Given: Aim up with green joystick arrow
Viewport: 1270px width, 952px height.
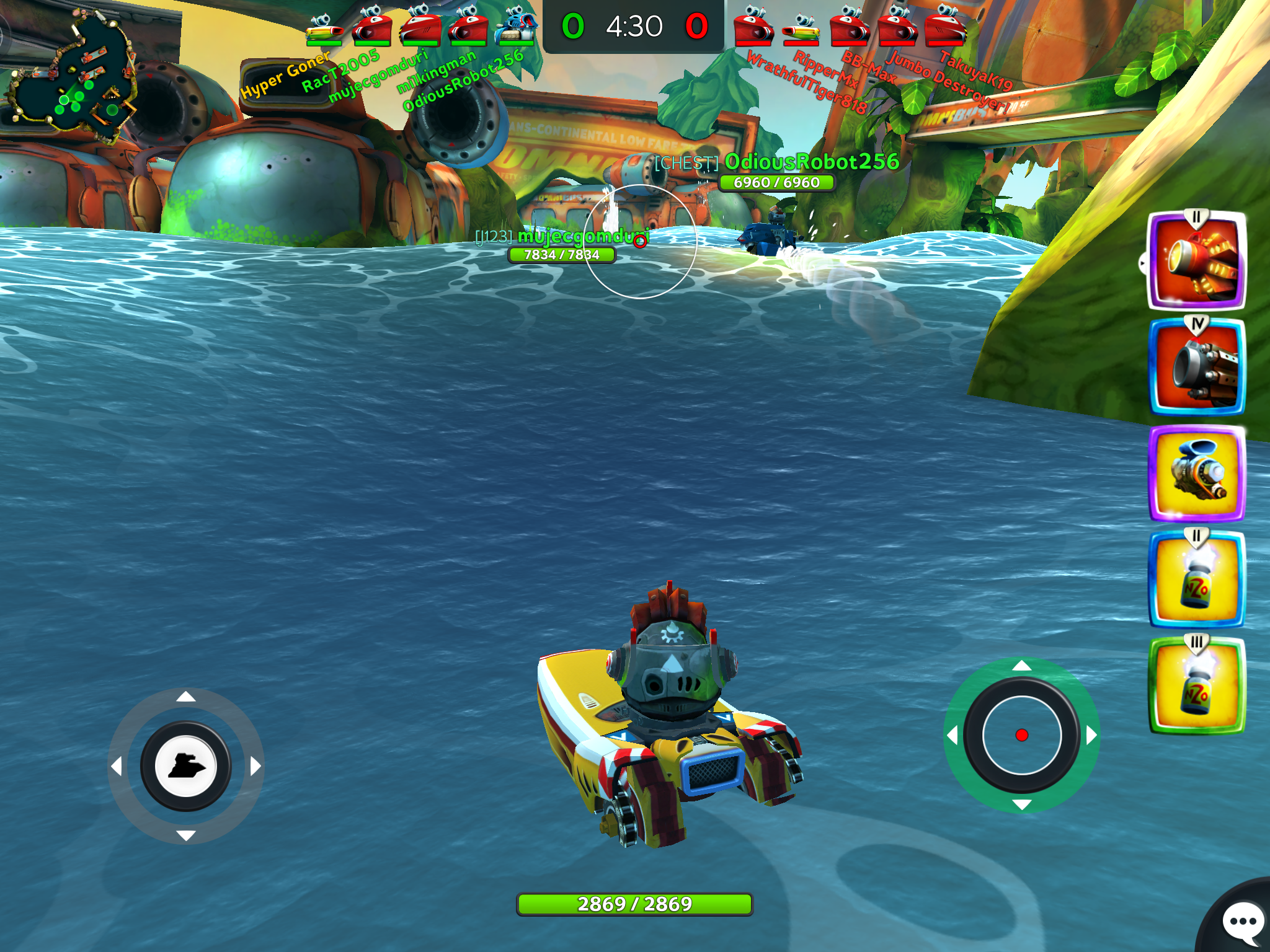Looking at the screenshot, I should 1021,666.
